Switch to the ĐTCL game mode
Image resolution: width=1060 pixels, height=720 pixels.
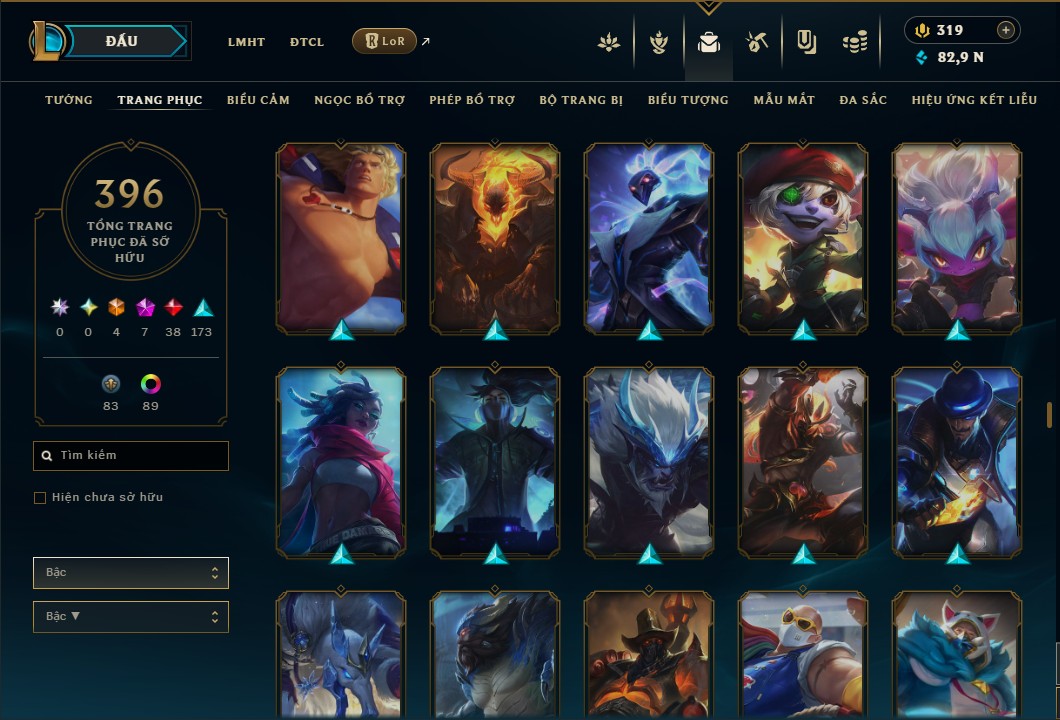[307, 42]
